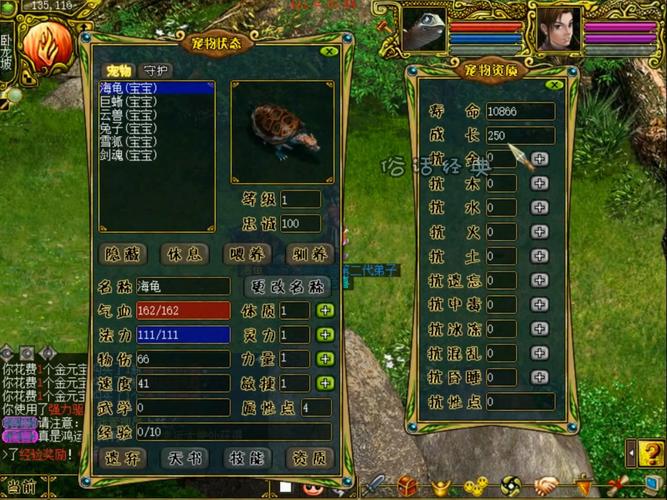
Task: Increase the 敏捷 attribute
Action: (324, 383)
